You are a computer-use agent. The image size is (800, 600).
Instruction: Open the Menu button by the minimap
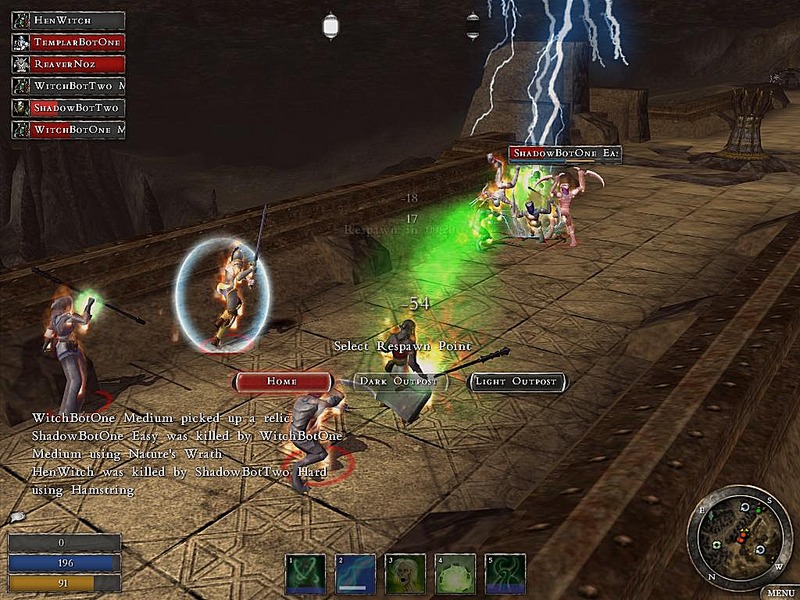(x=779, y=592)
